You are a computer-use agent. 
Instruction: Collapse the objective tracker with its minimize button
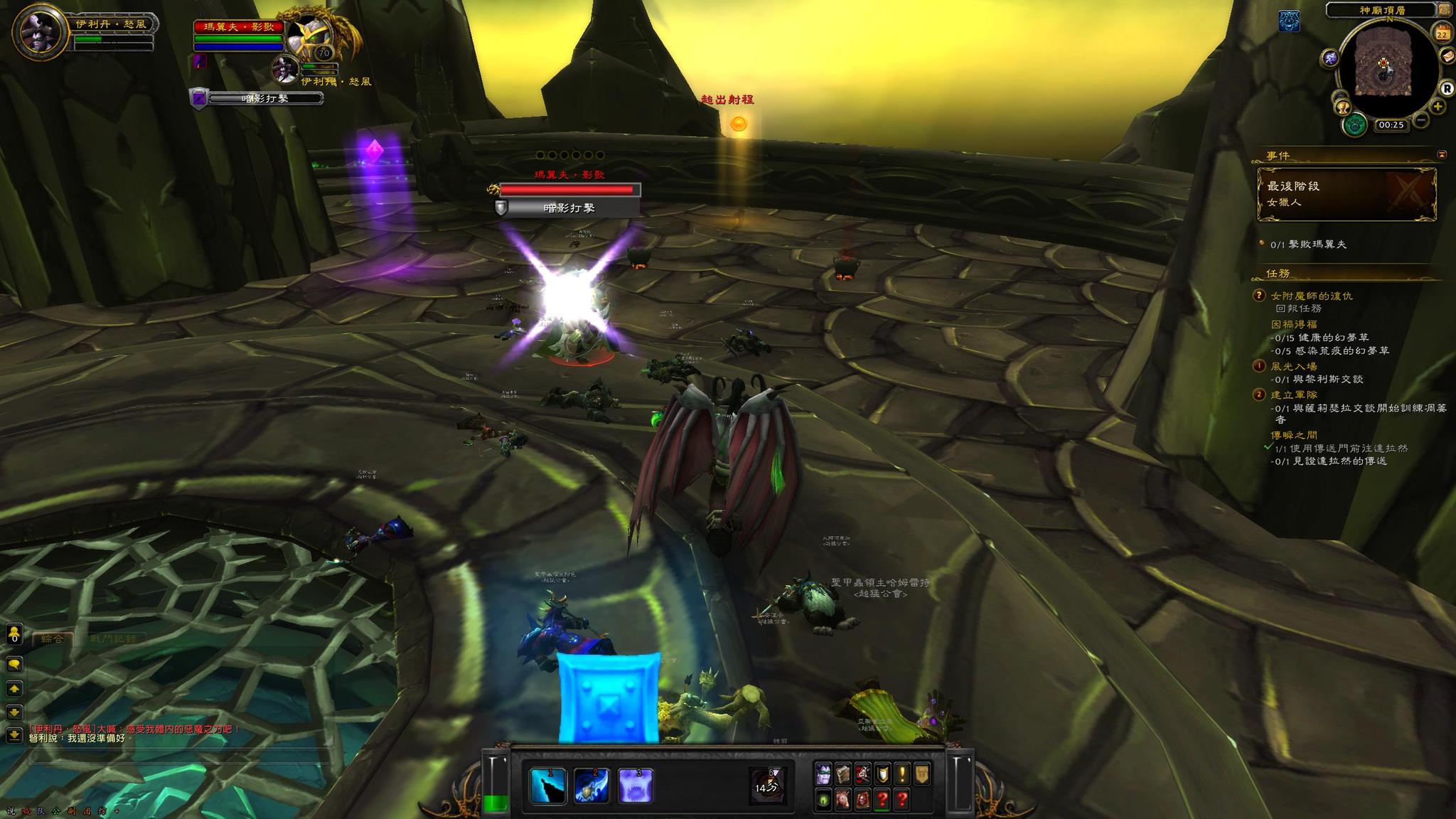pyautogui.click(x=1441, y=154)
